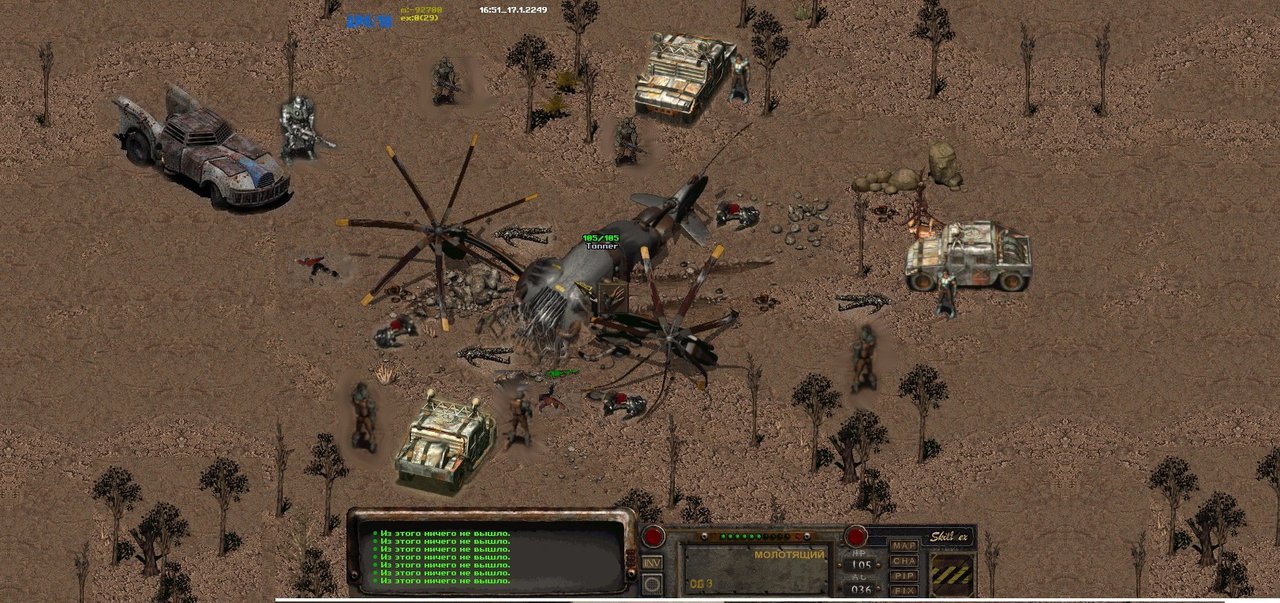1280x603 pixels.
Task: Open the CHA character sheet
Action: 903,561
